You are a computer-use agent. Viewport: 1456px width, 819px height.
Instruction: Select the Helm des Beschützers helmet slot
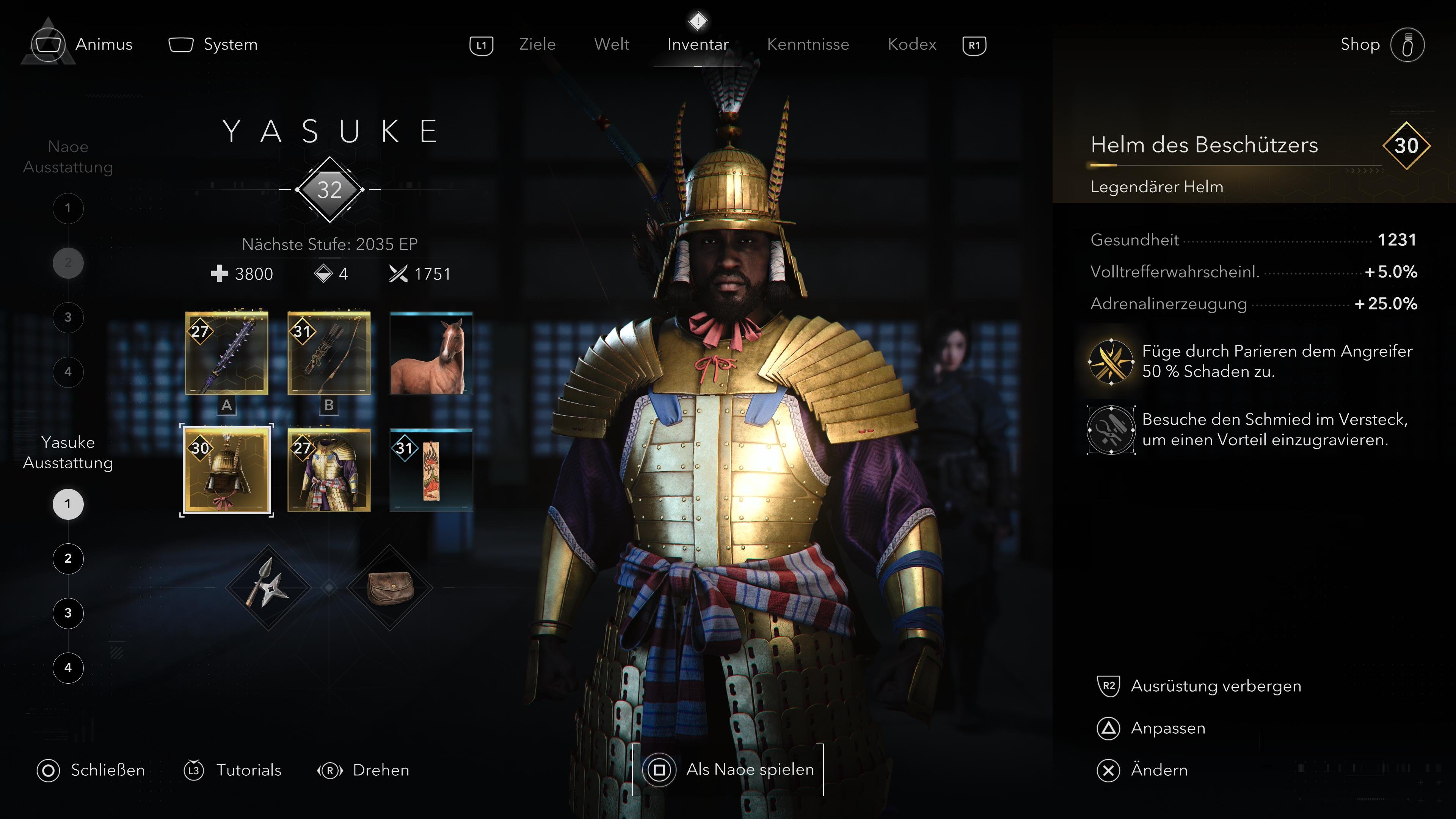tap(226, 470)
